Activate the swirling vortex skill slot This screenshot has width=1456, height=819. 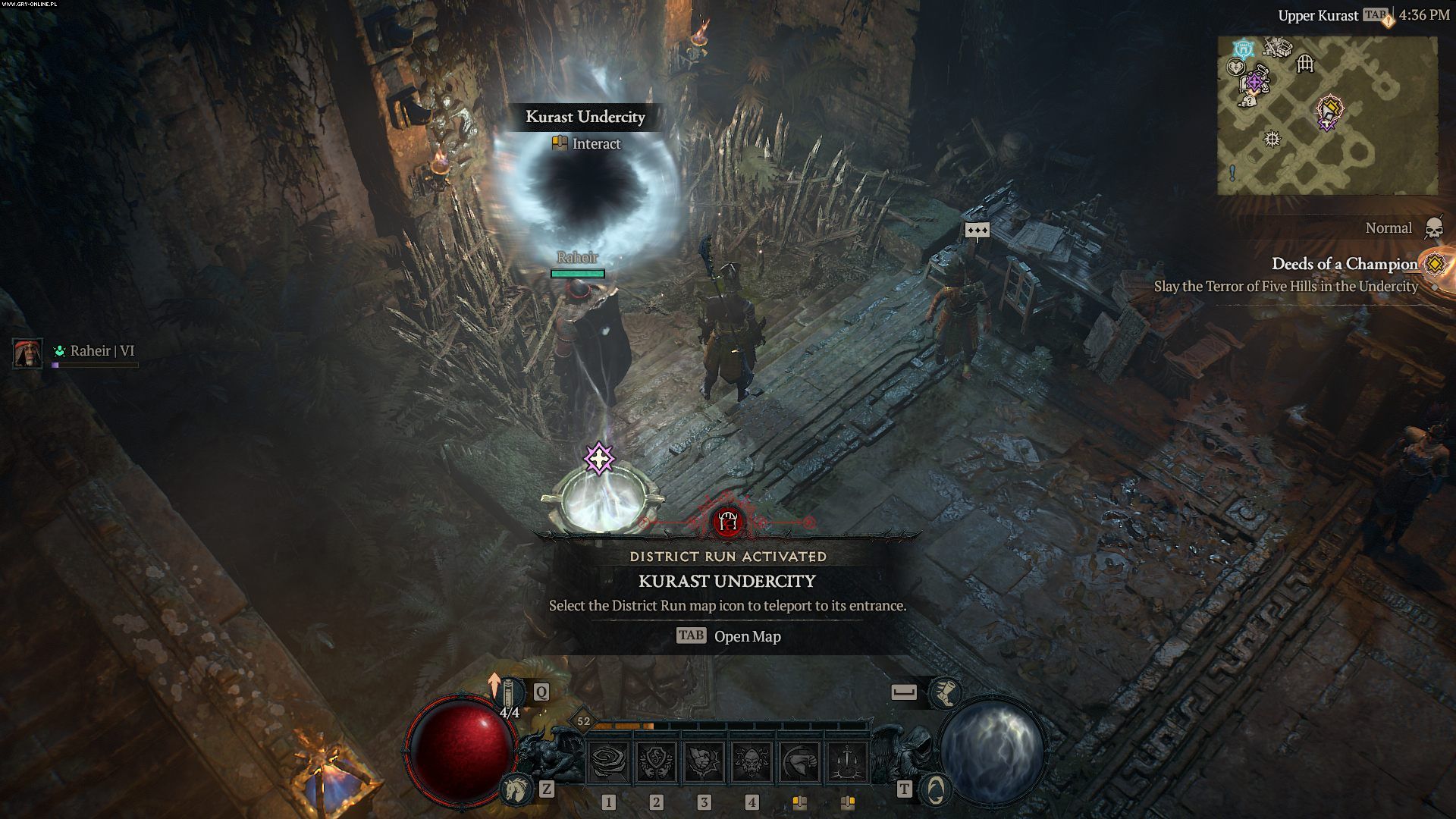pos(609,762)
